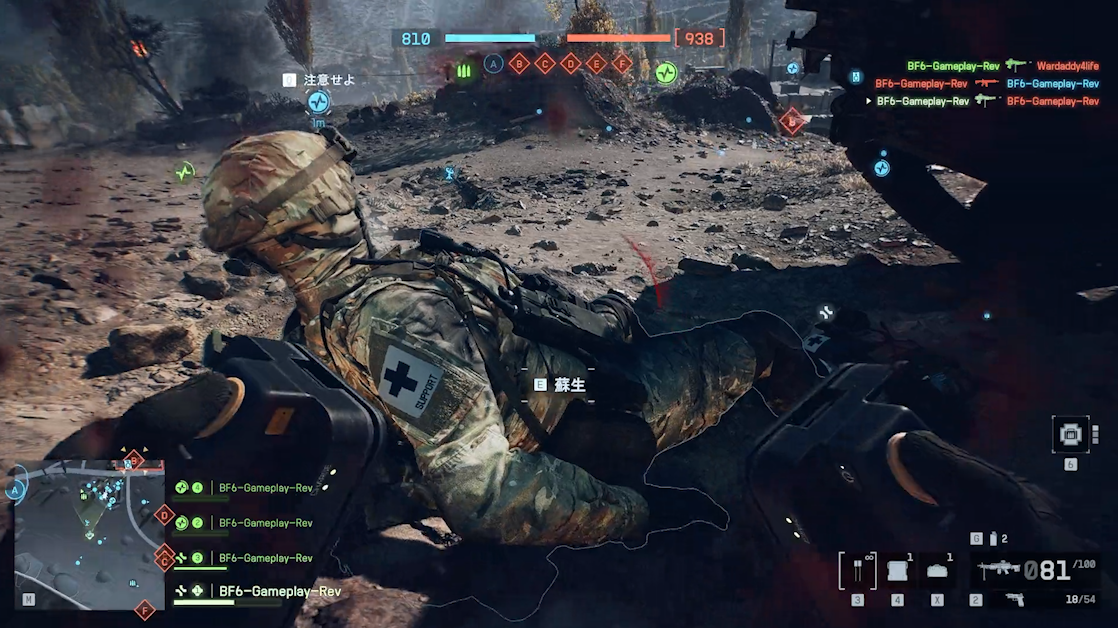Image resolution: width=1118 pixels, height=628 pixels.
Task: Choose the supply pouch gadget slot
Action: [x=937, y=571]
